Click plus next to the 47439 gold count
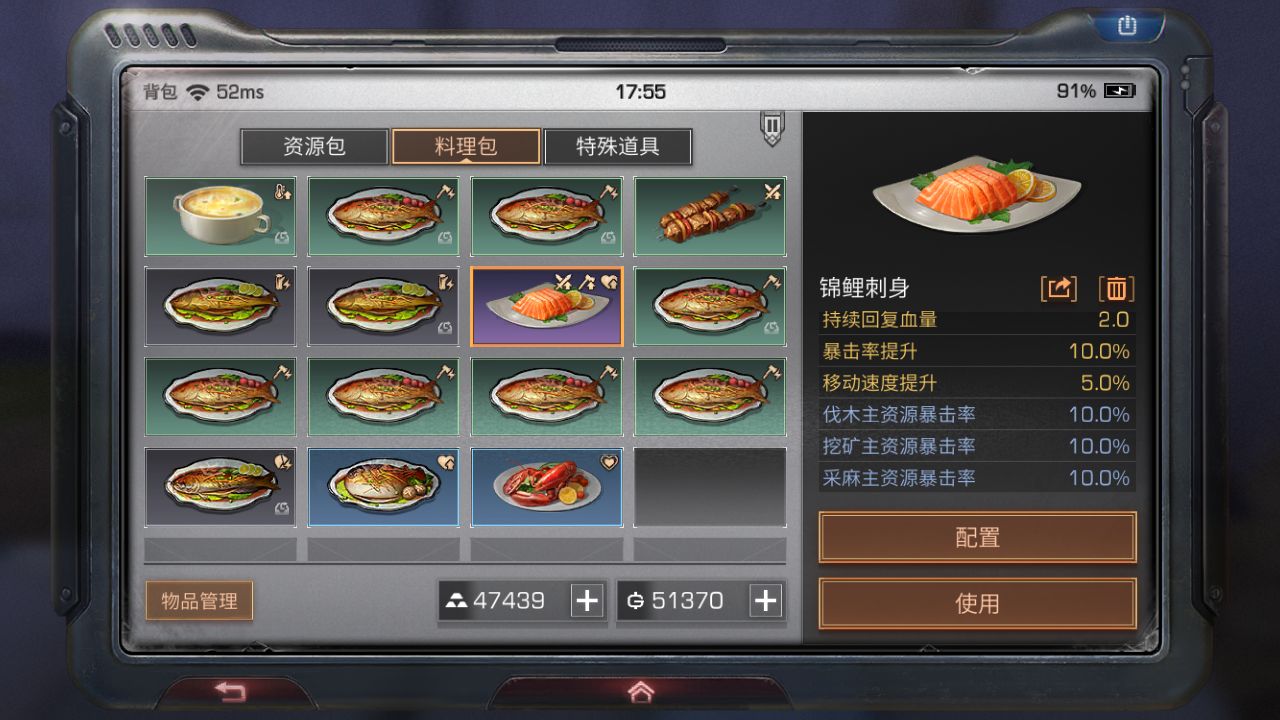Screen dimensions: 1280x720 tap(588, 601)
